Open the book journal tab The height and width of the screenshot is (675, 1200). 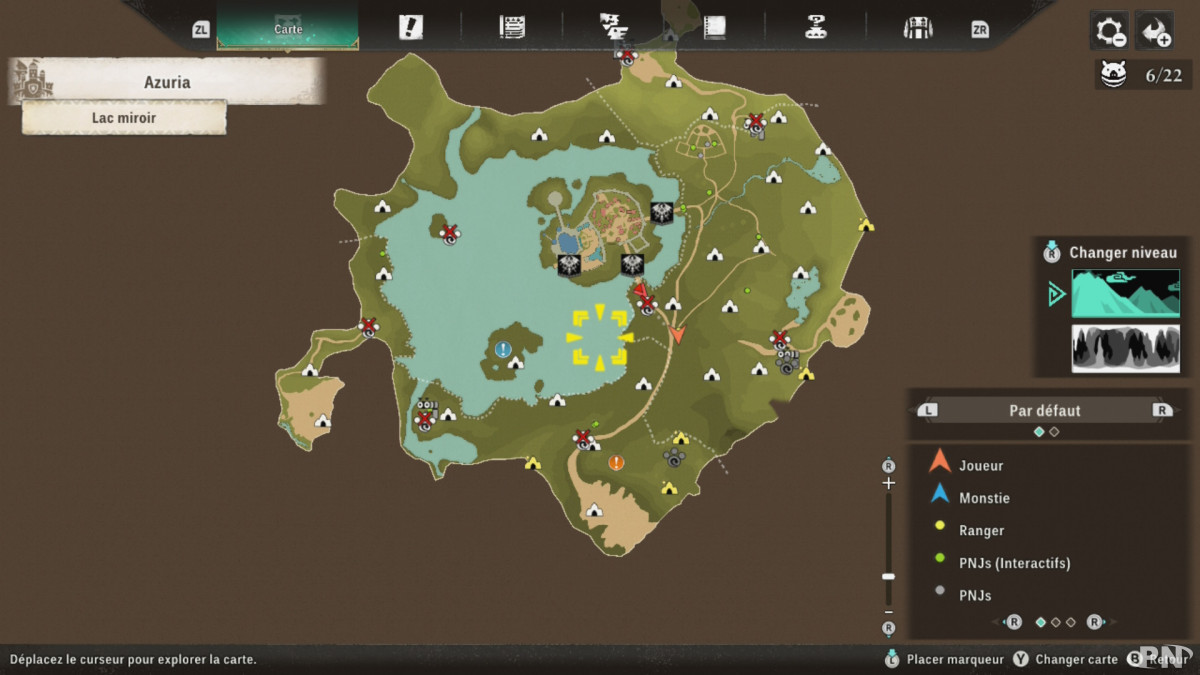(714, 28)
